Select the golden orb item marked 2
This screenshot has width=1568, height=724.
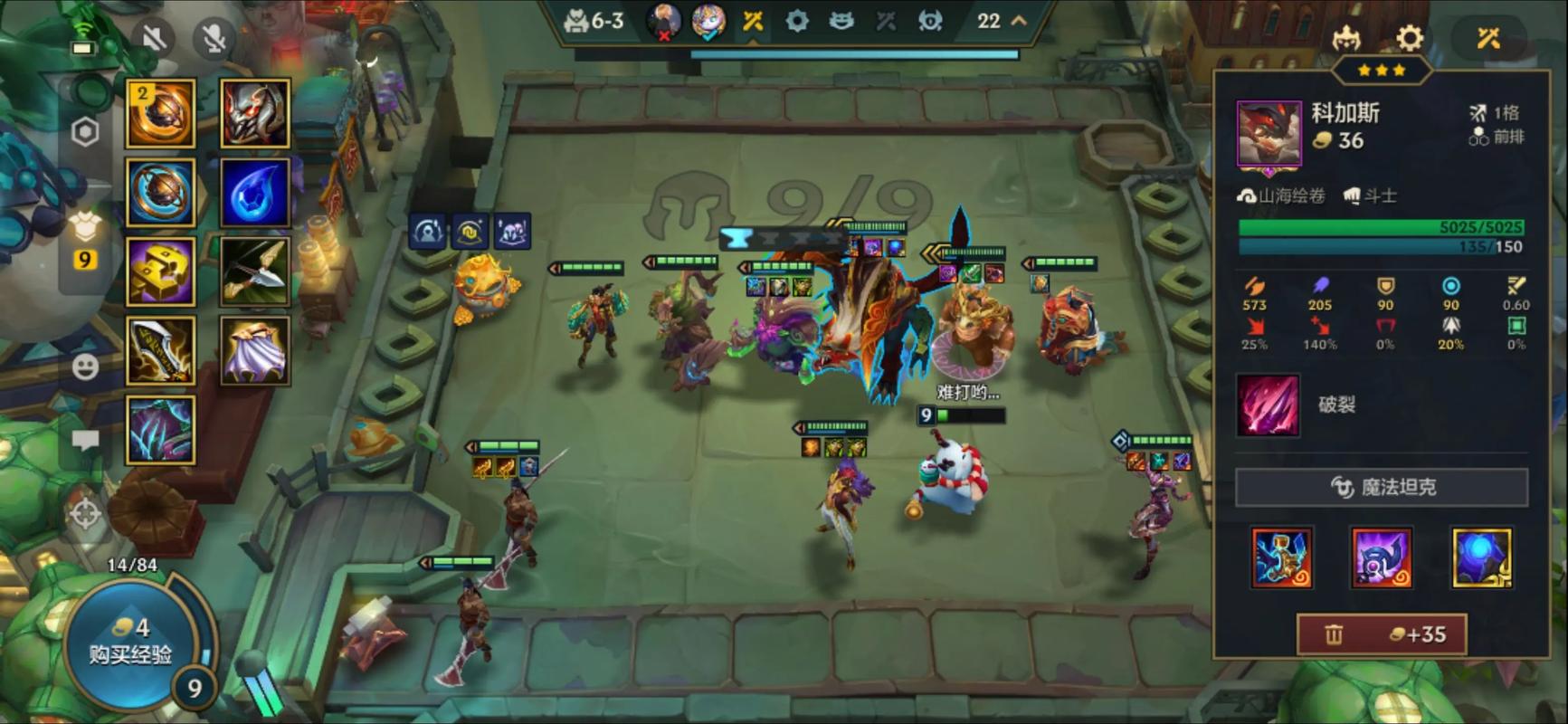[161, 113]
